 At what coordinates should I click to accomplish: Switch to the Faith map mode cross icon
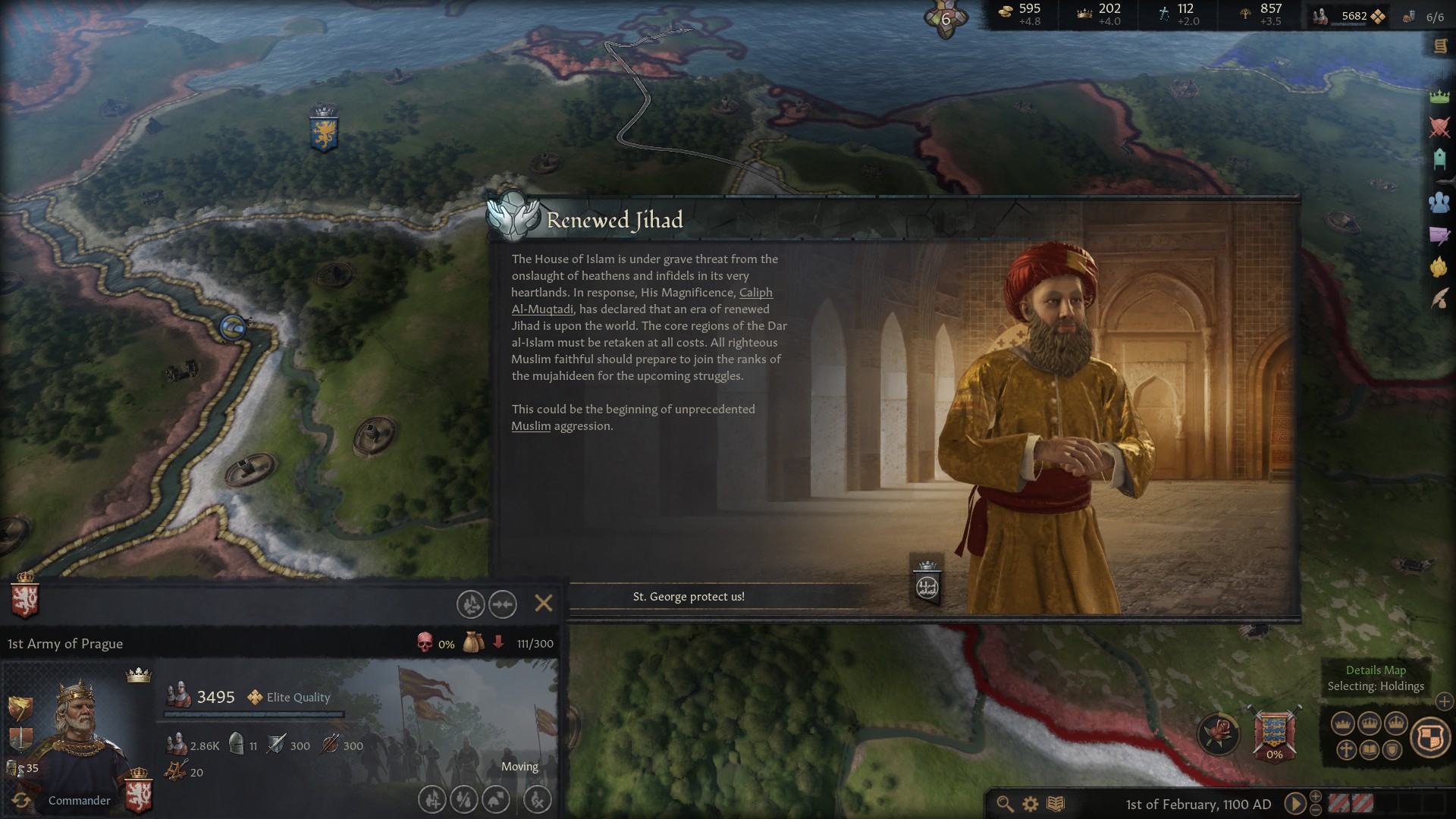(x=1346, y=751)
